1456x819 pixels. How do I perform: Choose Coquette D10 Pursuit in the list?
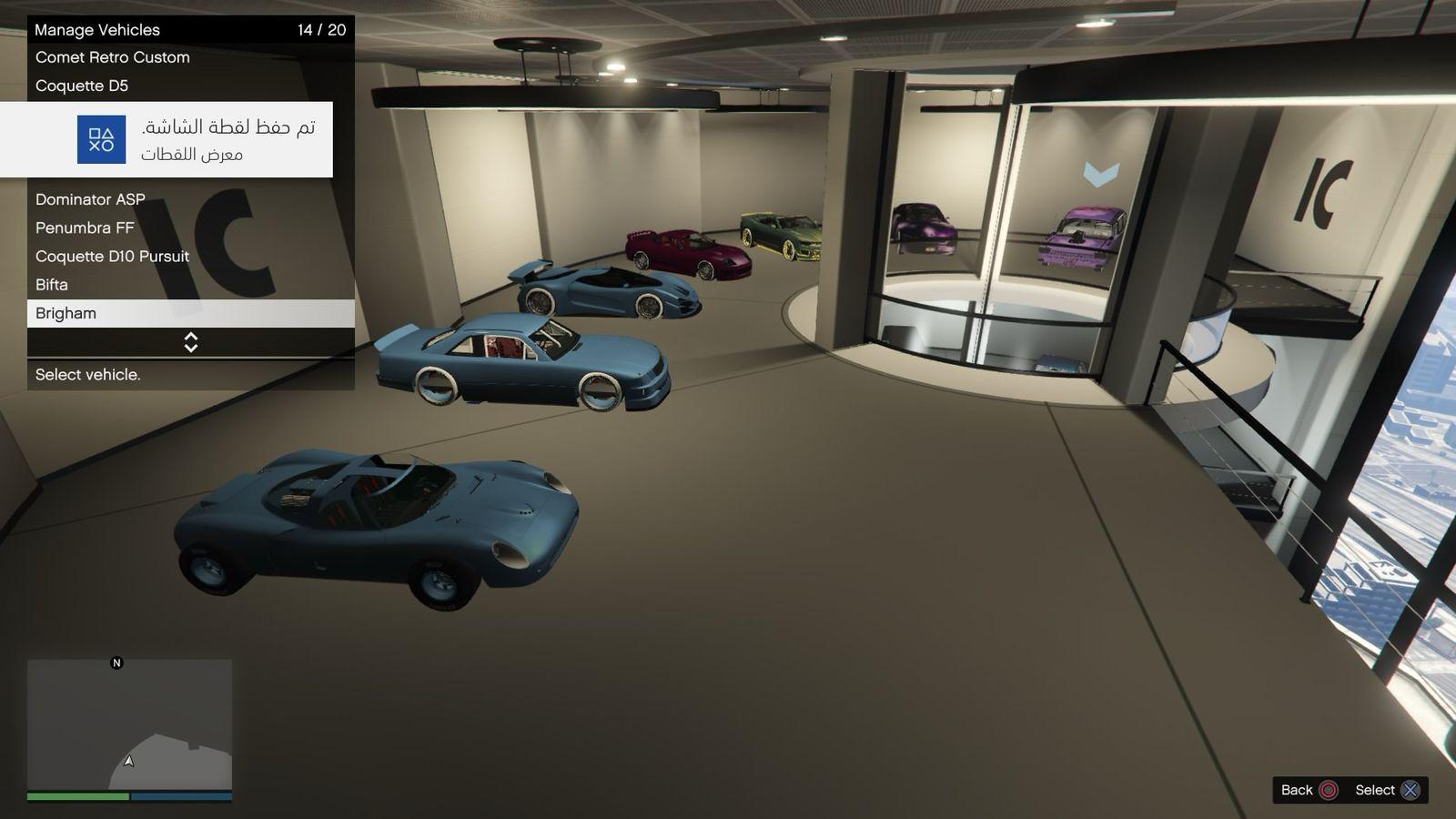[112, 256]
